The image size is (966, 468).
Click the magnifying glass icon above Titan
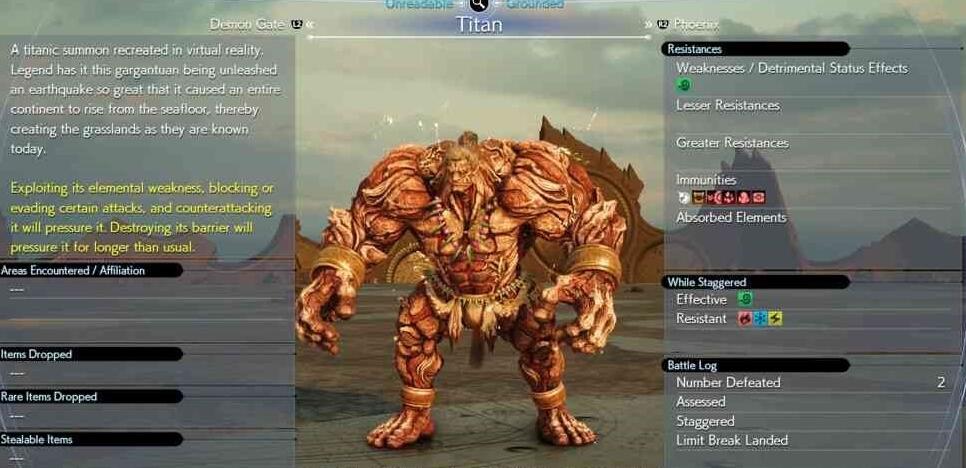click(x=479, y=5)
